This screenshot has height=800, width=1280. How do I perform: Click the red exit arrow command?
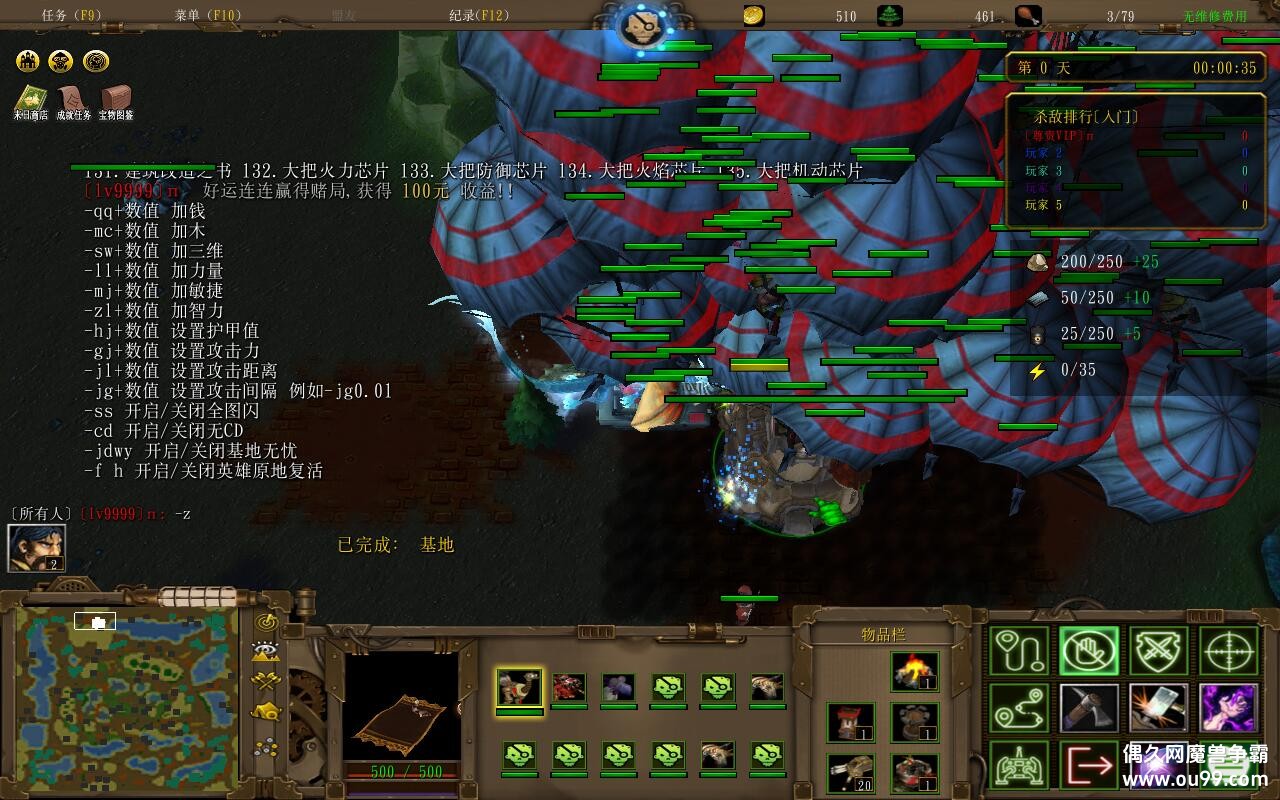click(x=1090, y=766)
